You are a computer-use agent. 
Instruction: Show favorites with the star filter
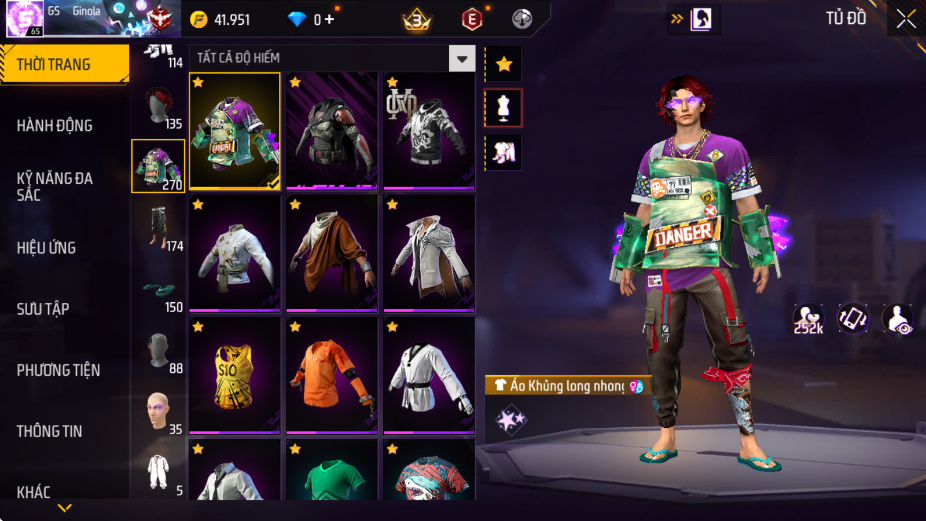click(x=504, y=64)
